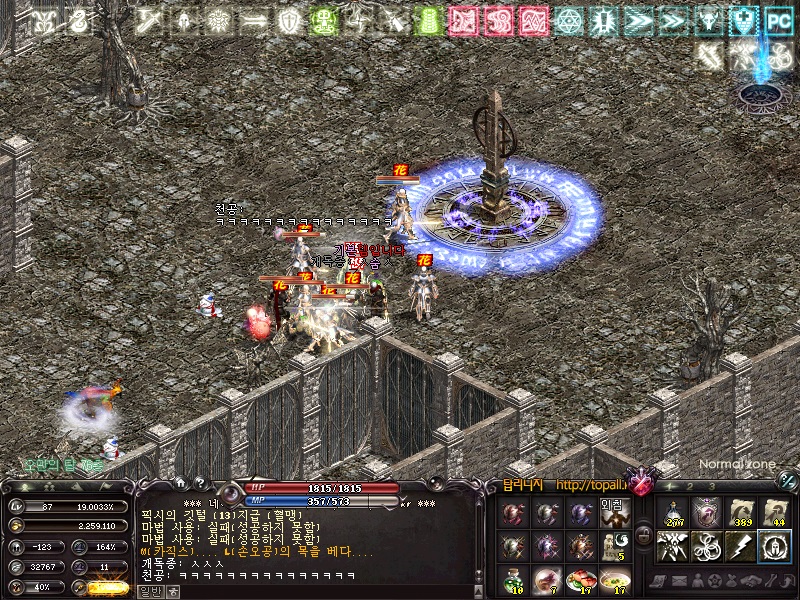Select the soup bowl food slot
800x600 pixels.
[x=615, y=579]
